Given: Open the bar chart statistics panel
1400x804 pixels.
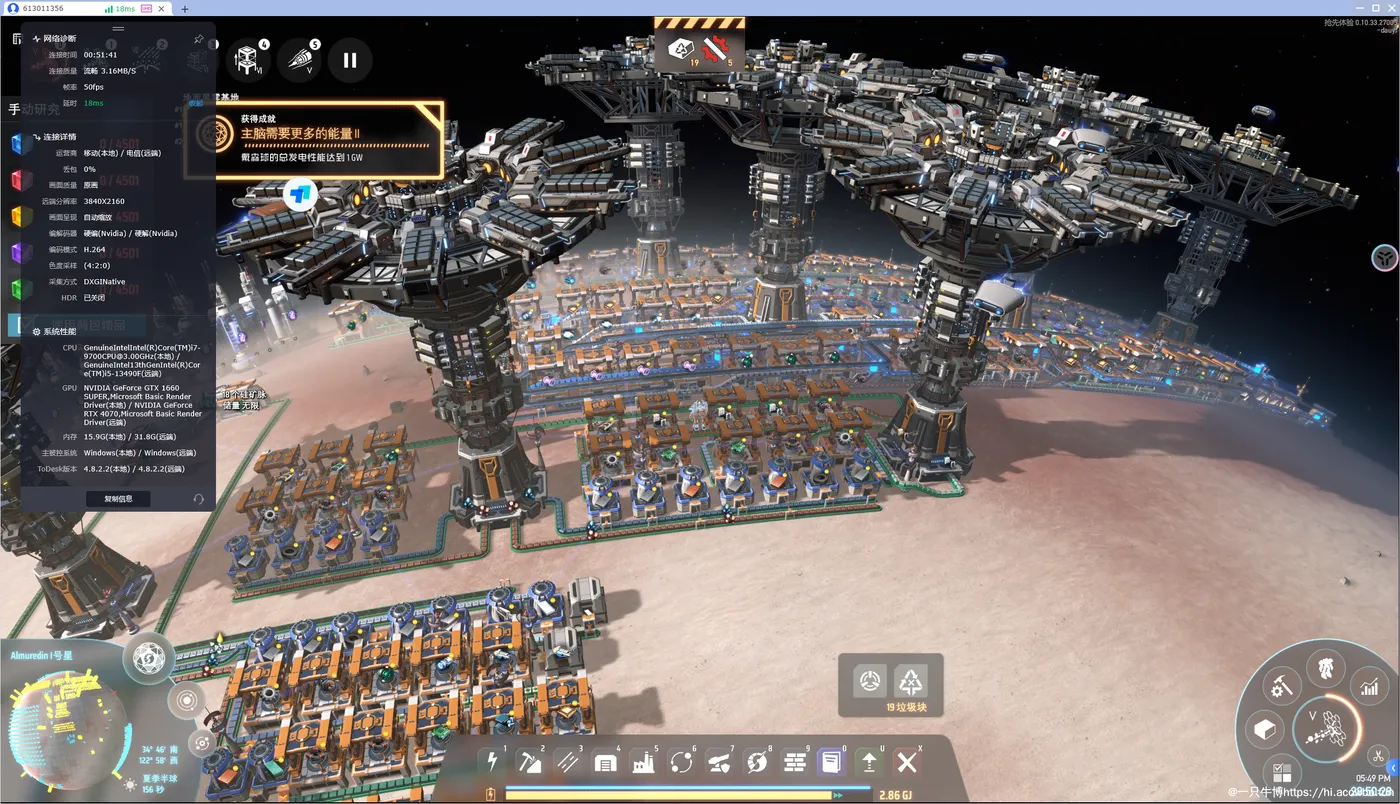Looking at the screenshot, I should pos(1369,686).
